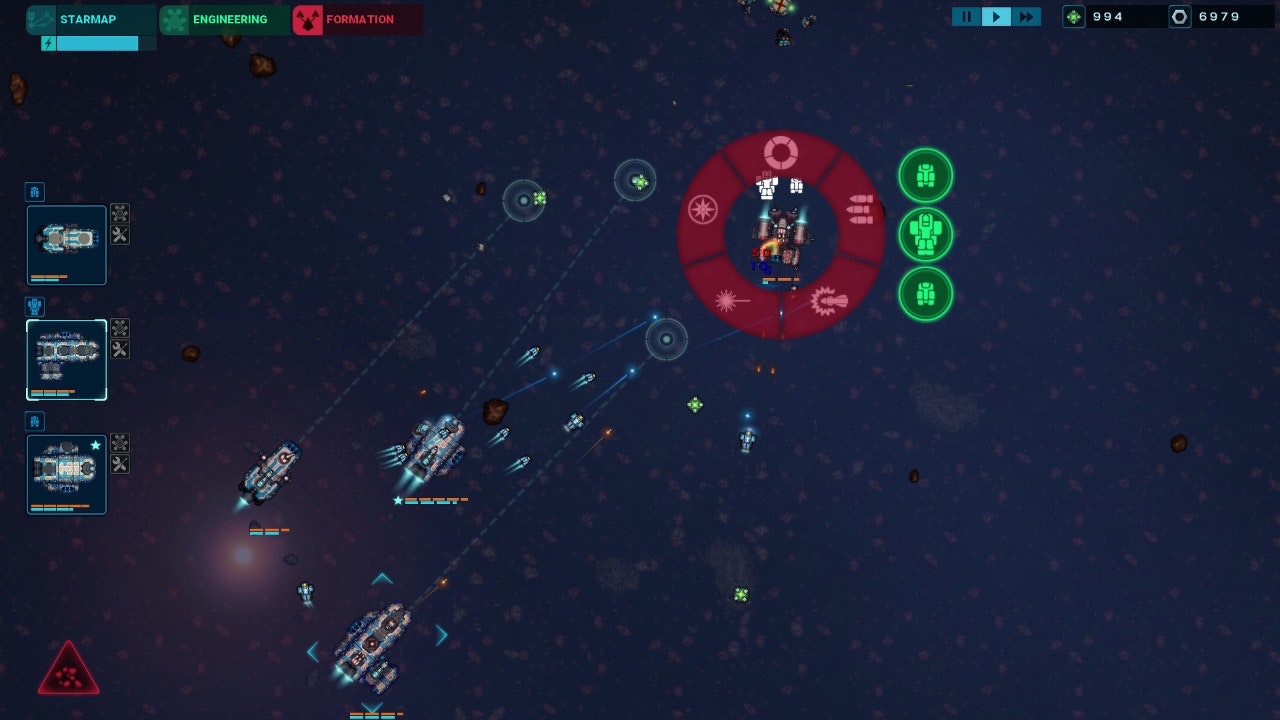Viewport: 1280px width, 720px height.
Task: Open the Engineering tab
Action: 225,19
